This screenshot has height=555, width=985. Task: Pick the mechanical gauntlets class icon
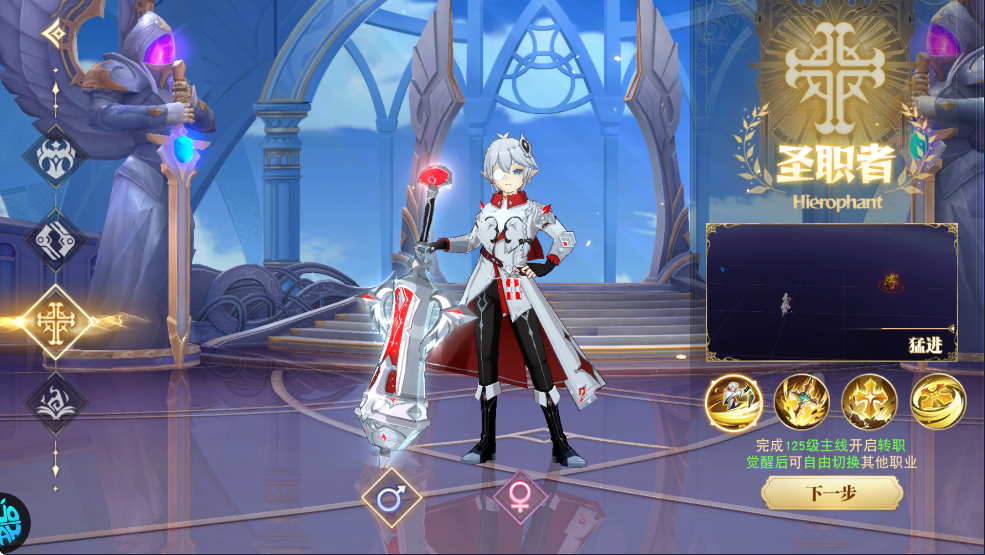click(55, 239)
